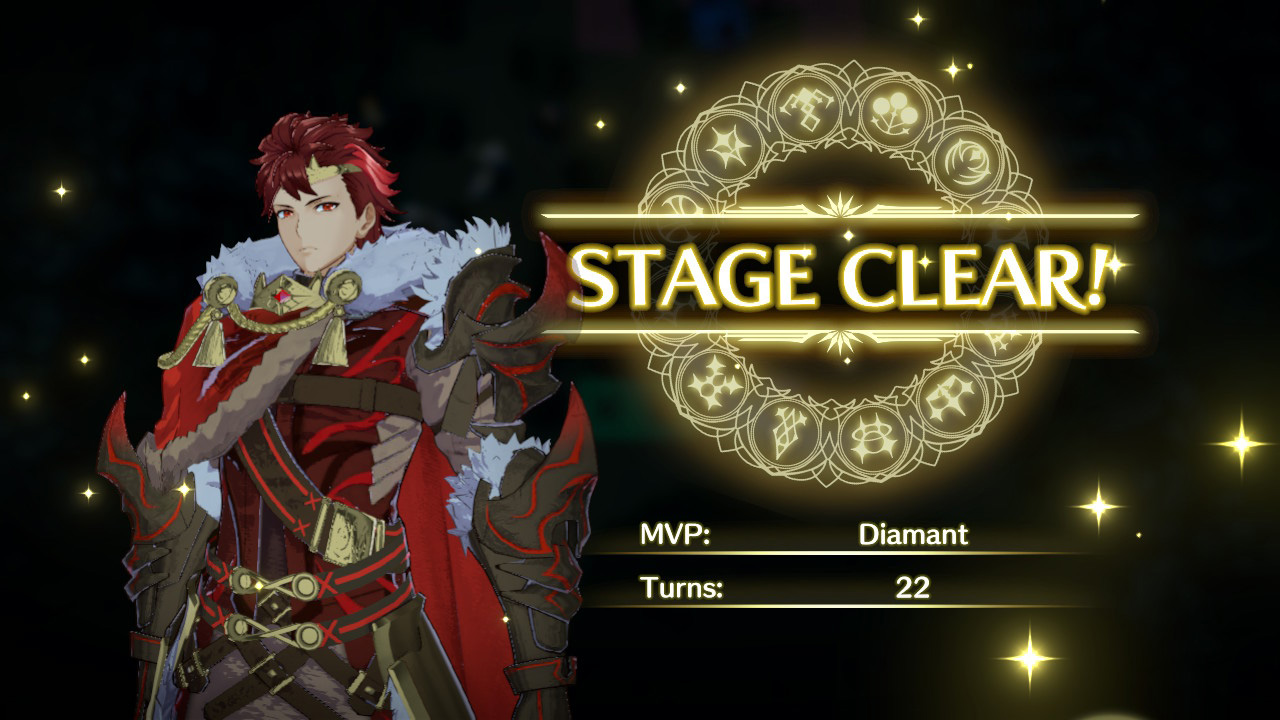Select the crown emblem icon atop the ring

click(807, 109)
